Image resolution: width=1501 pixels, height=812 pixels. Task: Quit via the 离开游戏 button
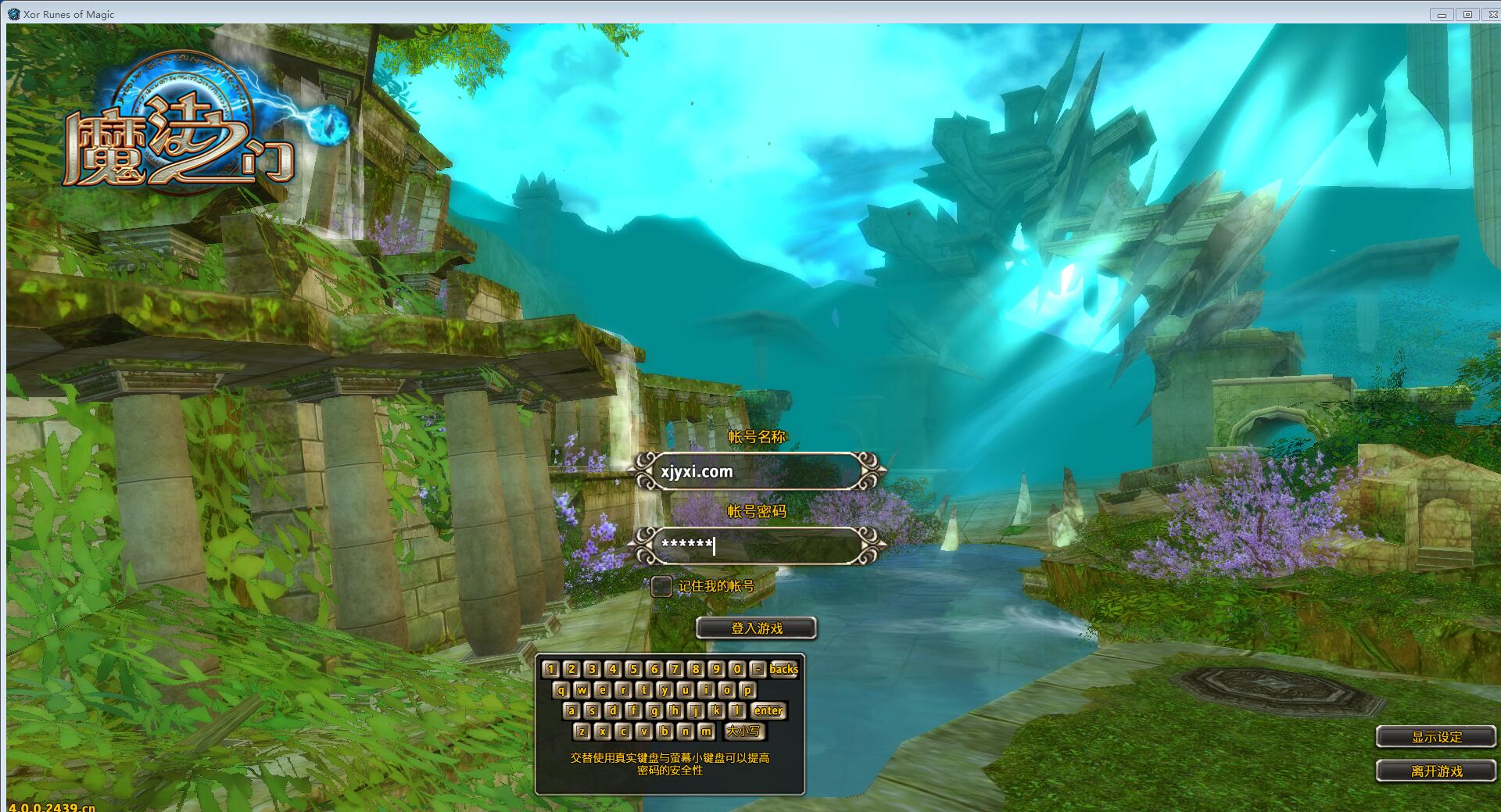pyautogui.click(x=1436, y=771)
